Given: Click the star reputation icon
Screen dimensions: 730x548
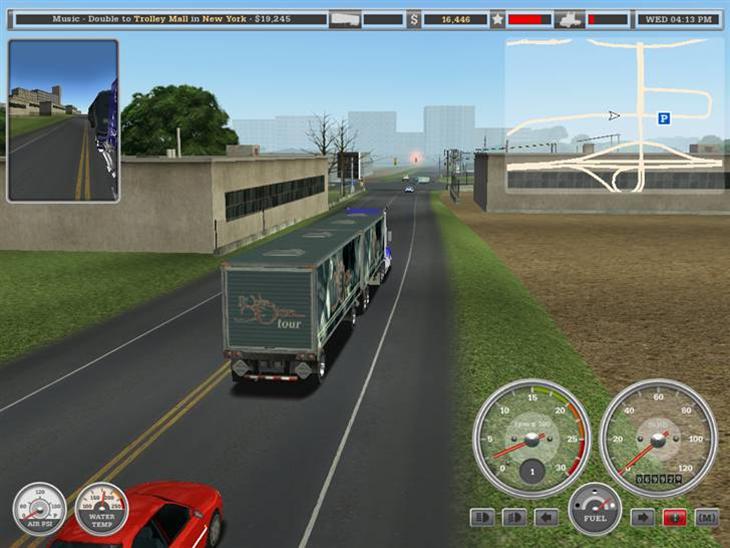Looking at the screenshot, I should (x=497, y=19).
